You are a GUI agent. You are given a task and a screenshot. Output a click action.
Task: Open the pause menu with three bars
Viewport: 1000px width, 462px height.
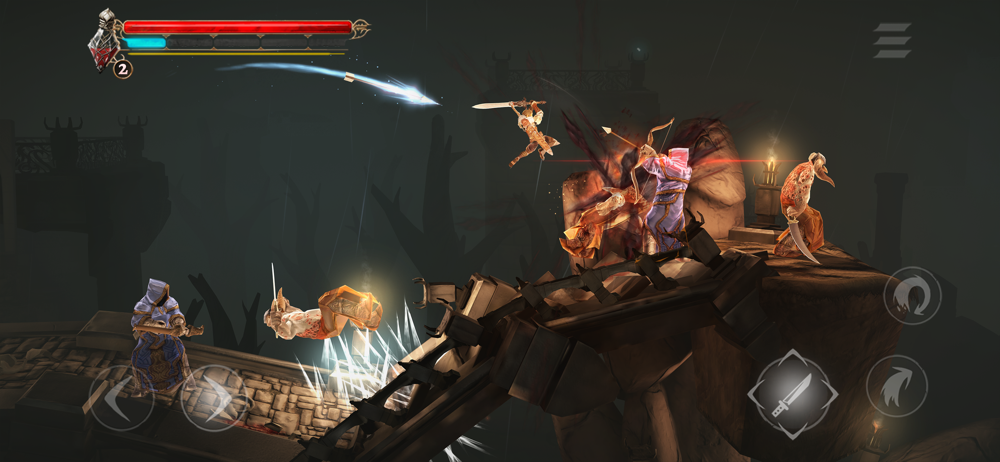(x=892, y=40)
